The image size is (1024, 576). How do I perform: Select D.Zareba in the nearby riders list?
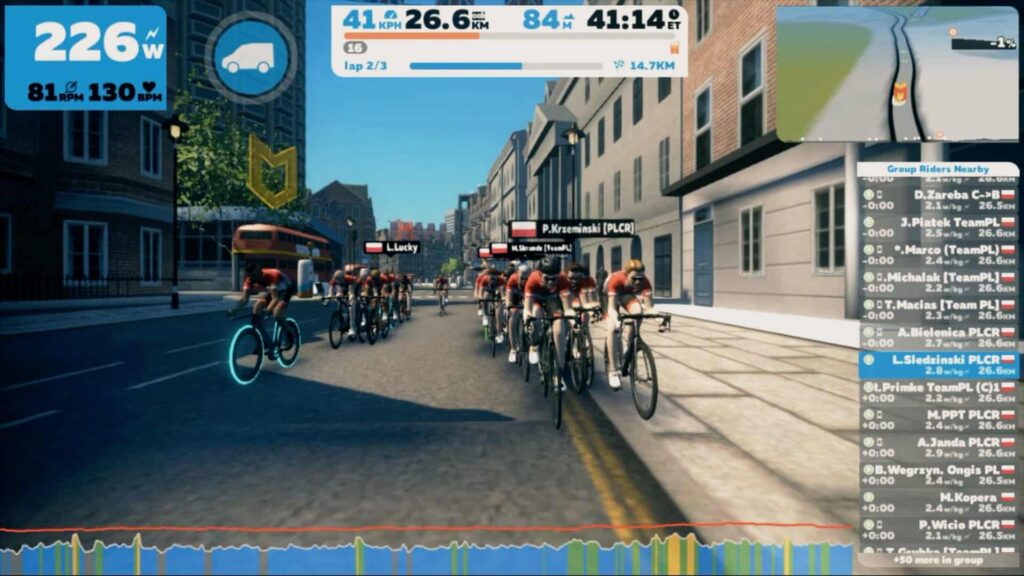[938, 200]
